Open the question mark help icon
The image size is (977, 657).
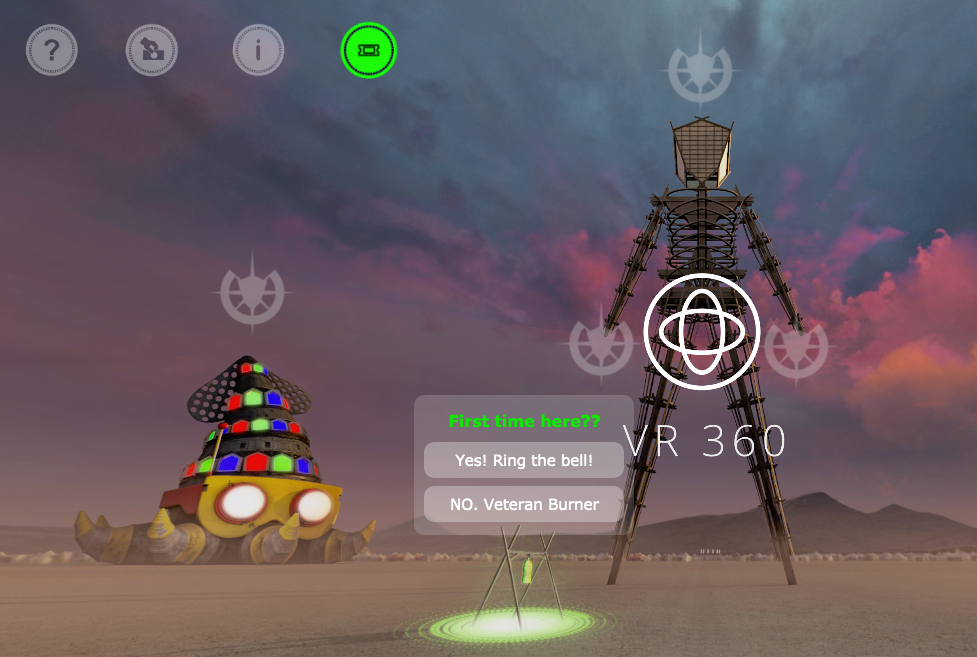tap(52, 50)
